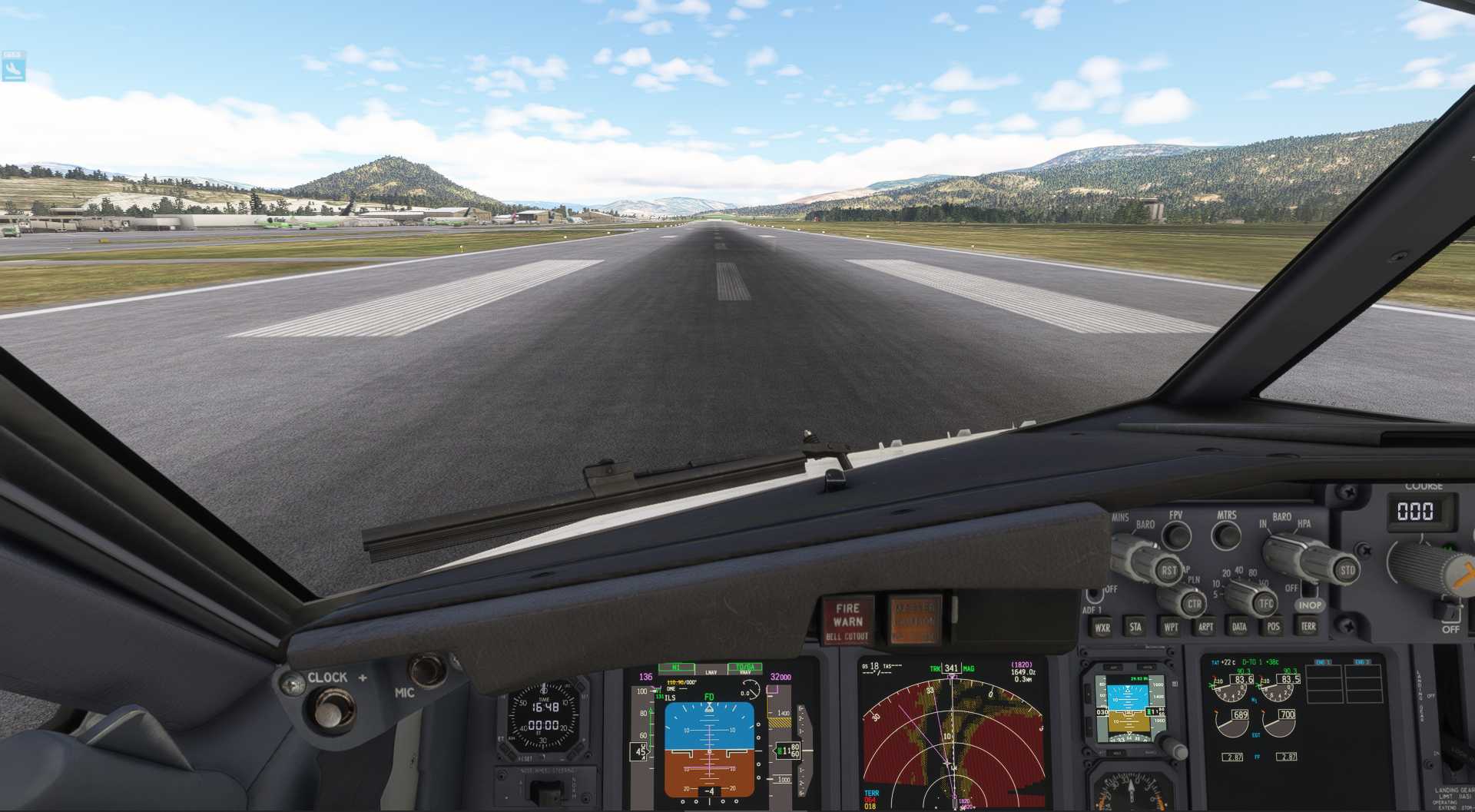Click the blue landing overlay icon
Viewport: 1475px width, 812px height.
pyautogui.click(x=13, y=68)
